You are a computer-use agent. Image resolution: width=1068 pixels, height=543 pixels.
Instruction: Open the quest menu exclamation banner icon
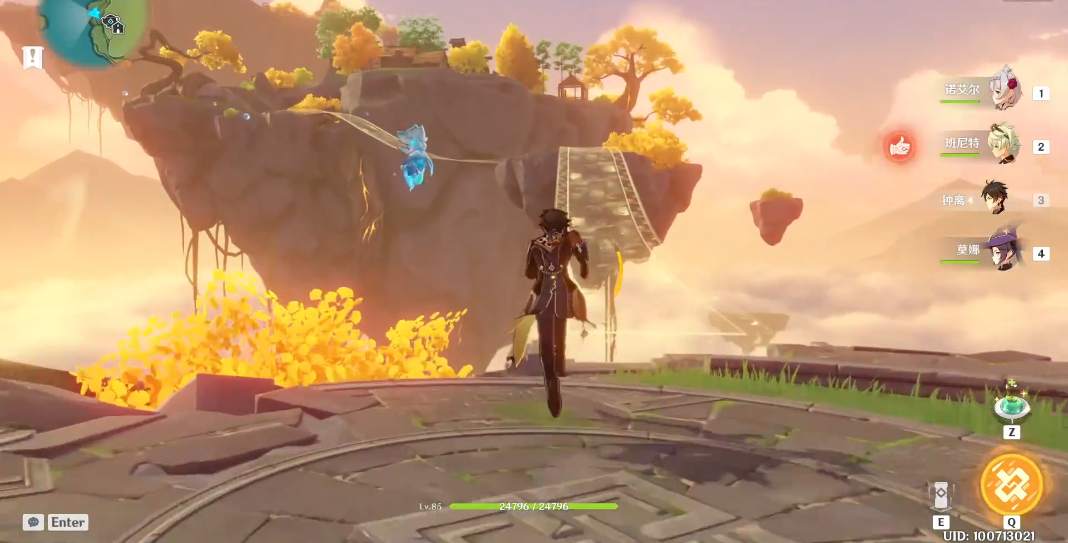pyautogui.click(x=33, y=57)
